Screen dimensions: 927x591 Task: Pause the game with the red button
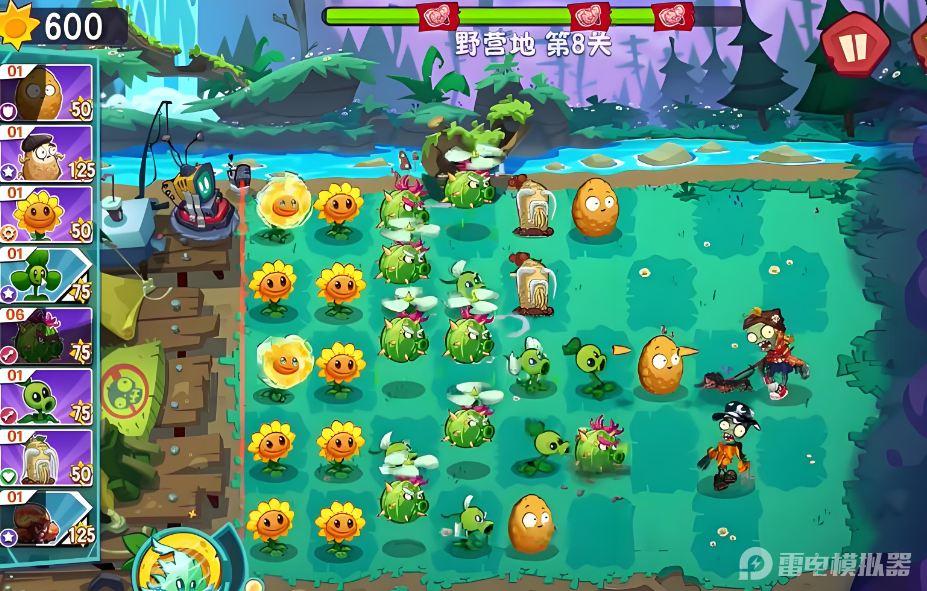(855, 45)
